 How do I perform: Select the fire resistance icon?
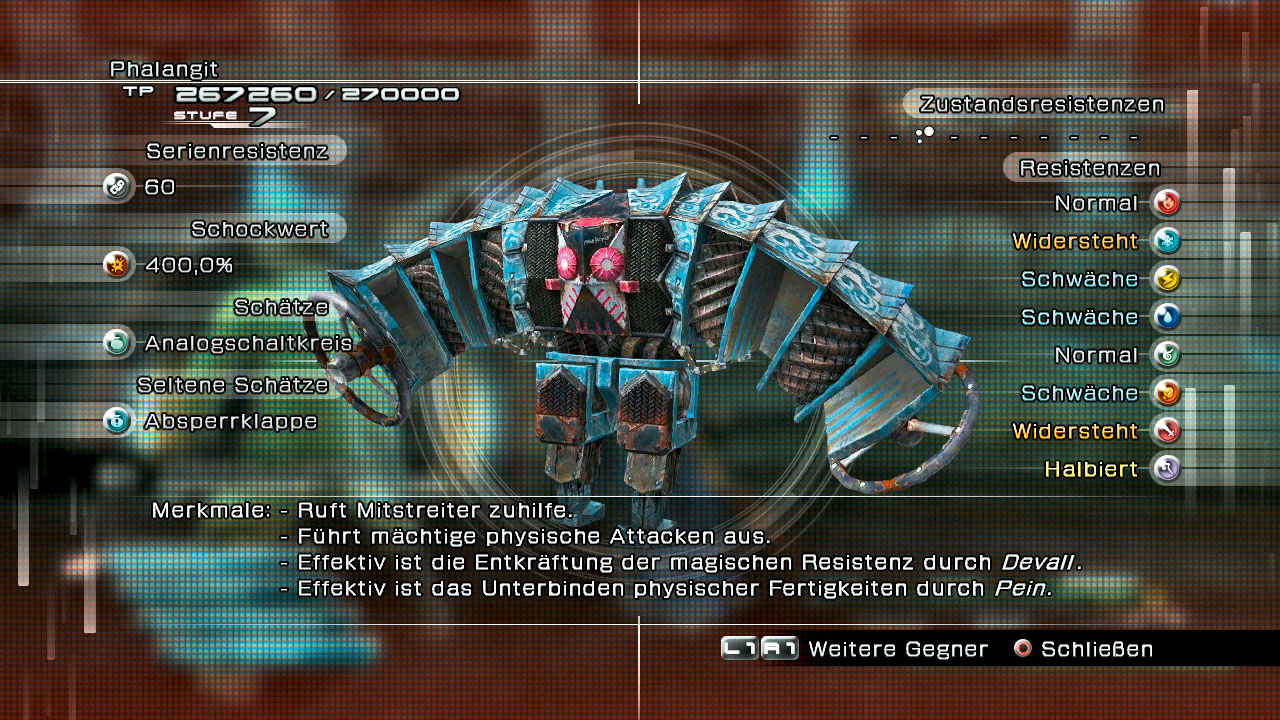pyautogui.click(x=1166, y=203)
